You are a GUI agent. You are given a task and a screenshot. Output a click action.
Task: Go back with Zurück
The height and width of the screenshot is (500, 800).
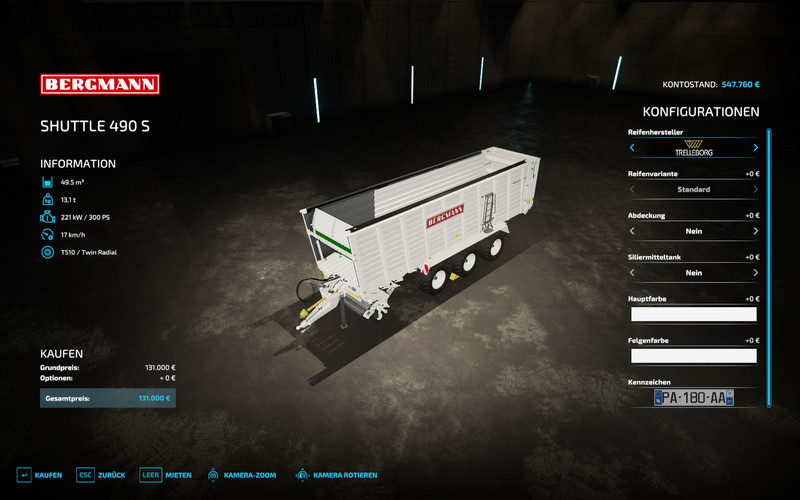coord(100,475)
